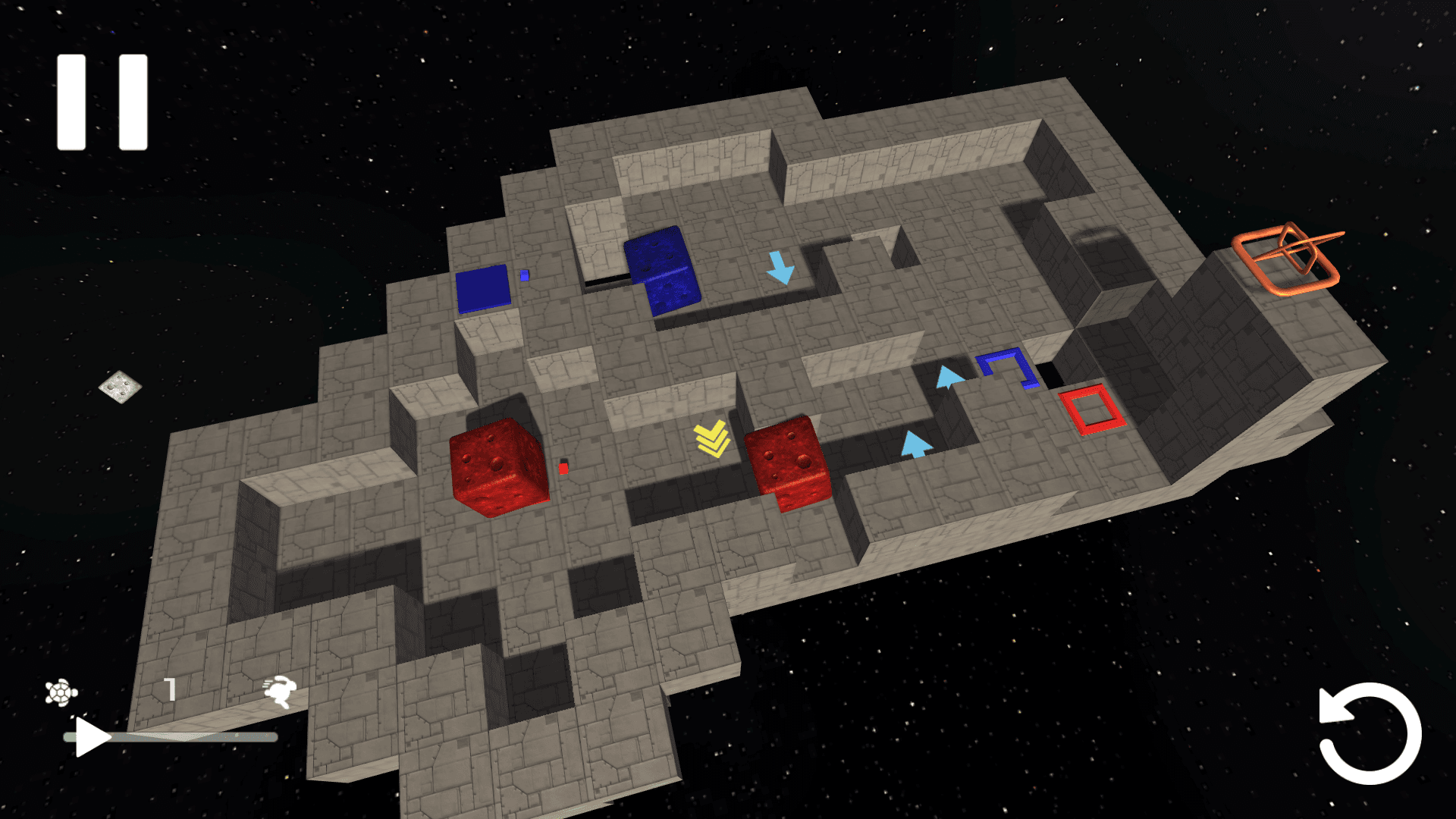Pause the game
The width and height of the screenshot is (1456, 819).
coord(102,102)
